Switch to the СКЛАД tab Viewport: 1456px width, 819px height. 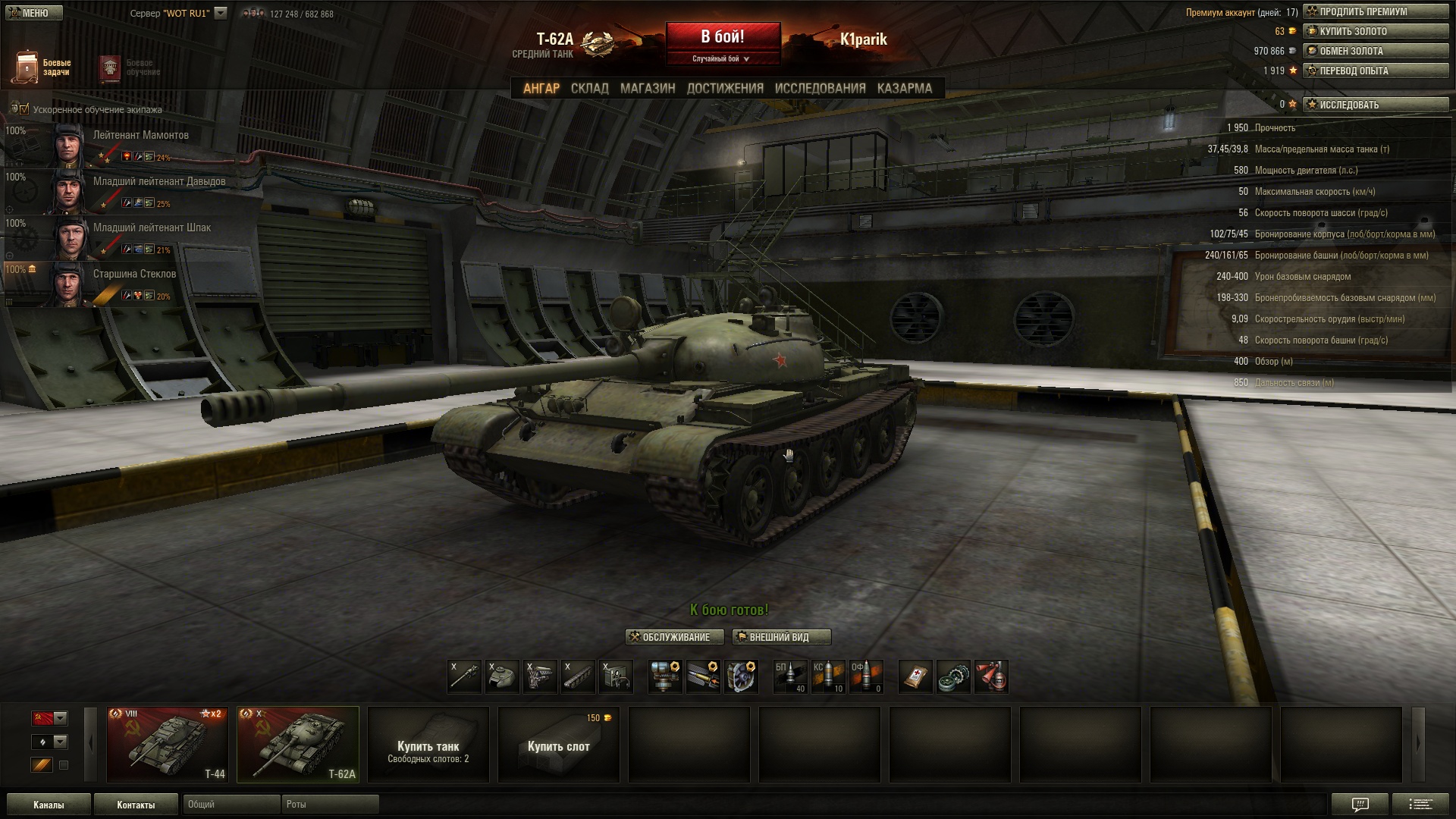[589, 89]
